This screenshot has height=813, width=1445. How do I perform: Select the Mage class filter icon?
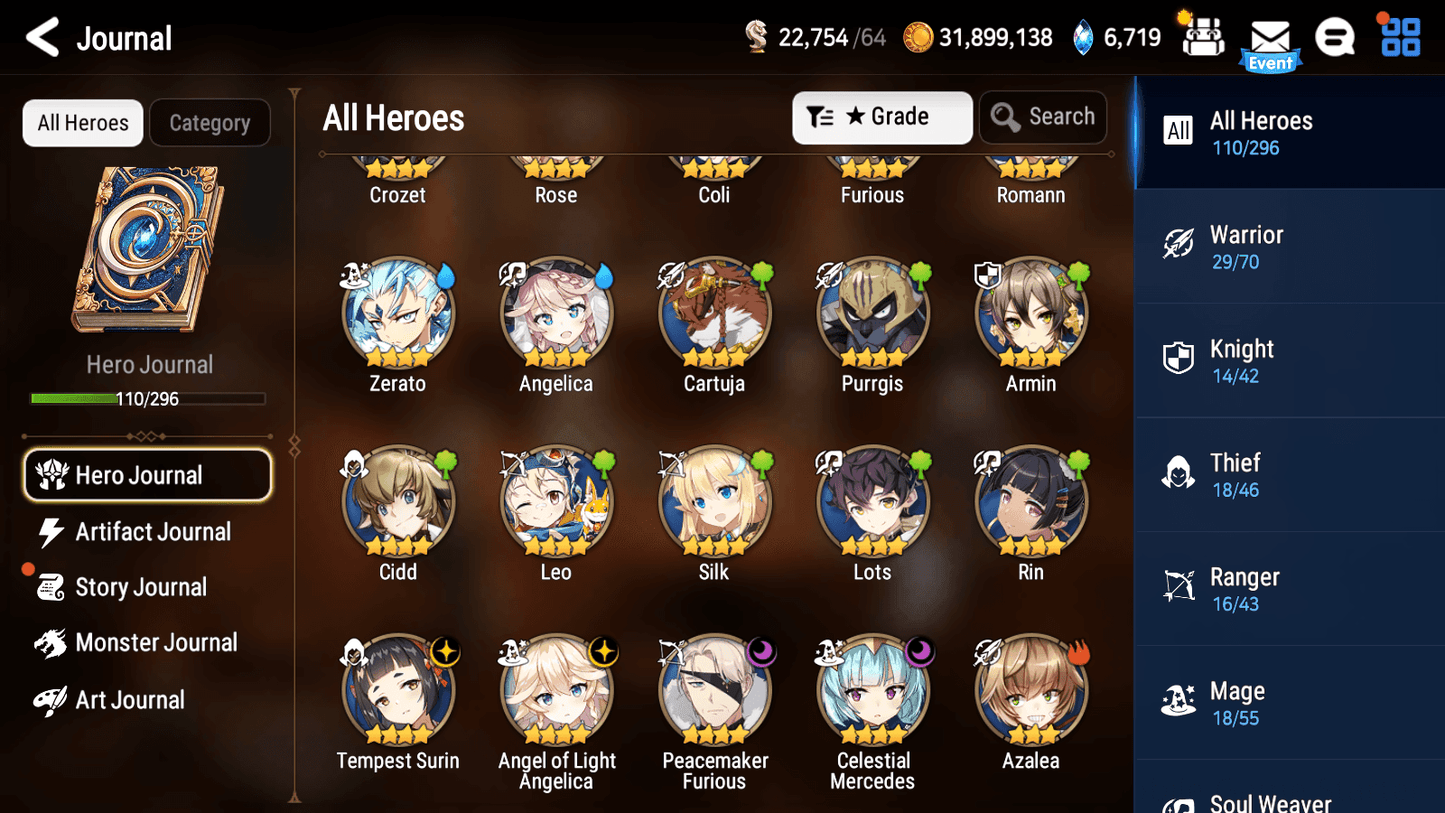[x=1179, y=701]
